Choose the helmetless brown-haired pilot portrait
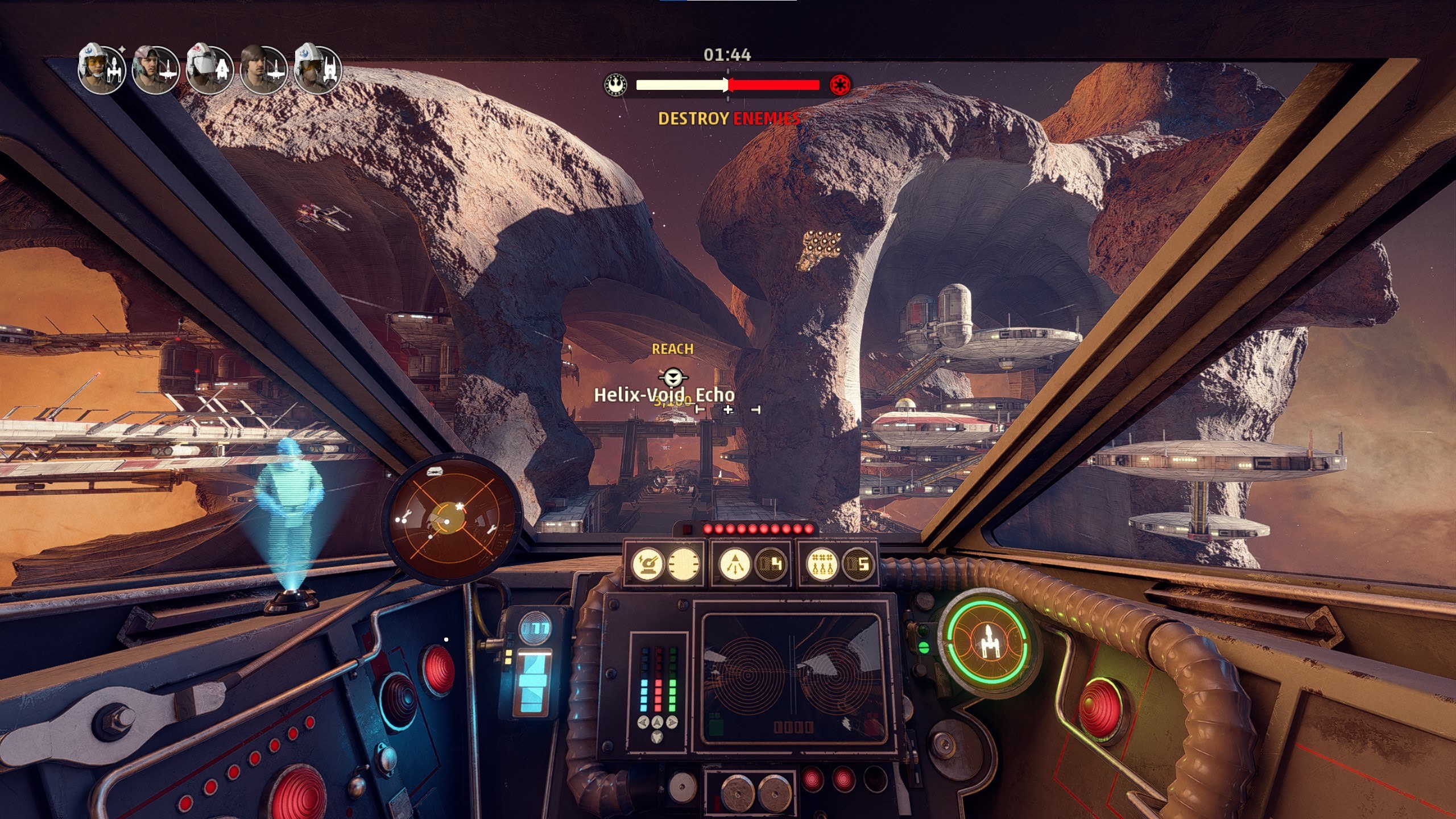Screen dimensions: 1456x819 coord(263,69)
